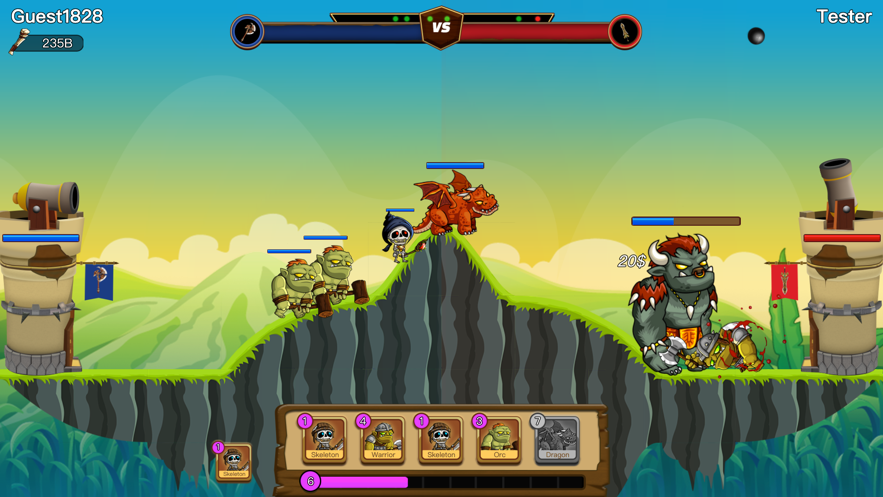Select the Orc unit card
Viewport: 883px width, 497px height.
pyautogui.click(x=498, y=439)
